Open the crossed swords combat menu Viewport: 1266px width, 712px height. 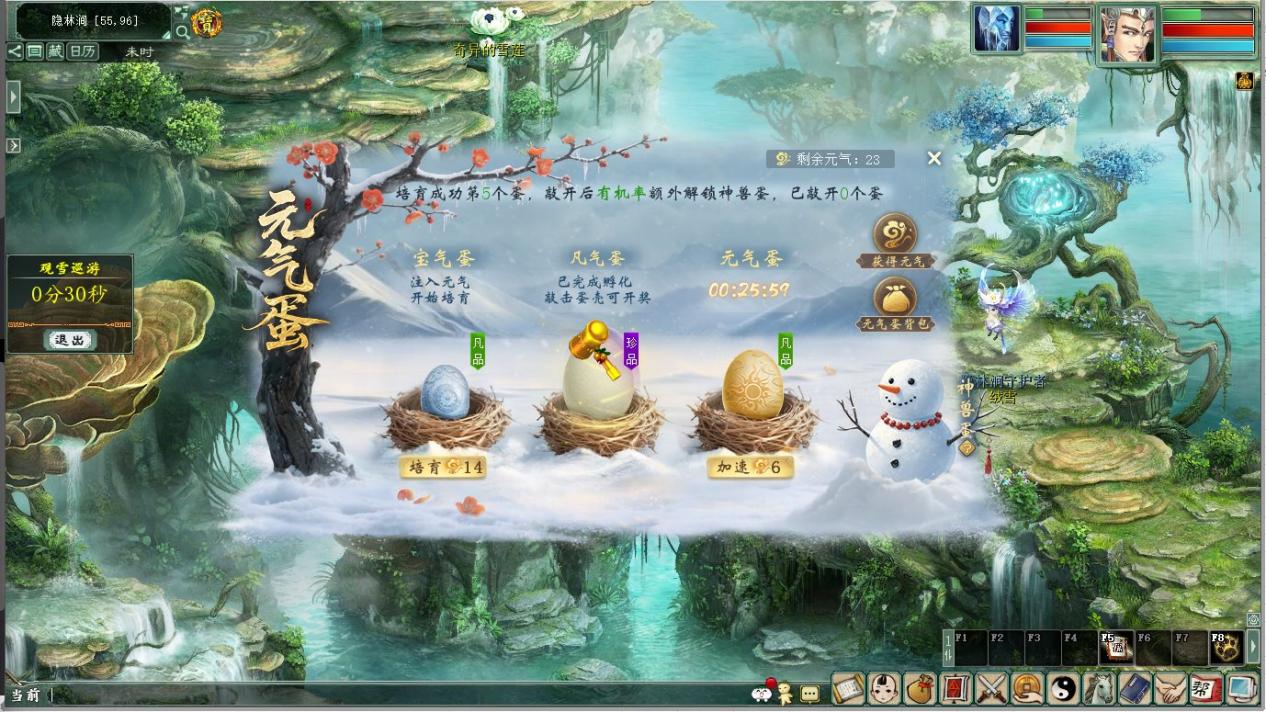coord(991,689)
